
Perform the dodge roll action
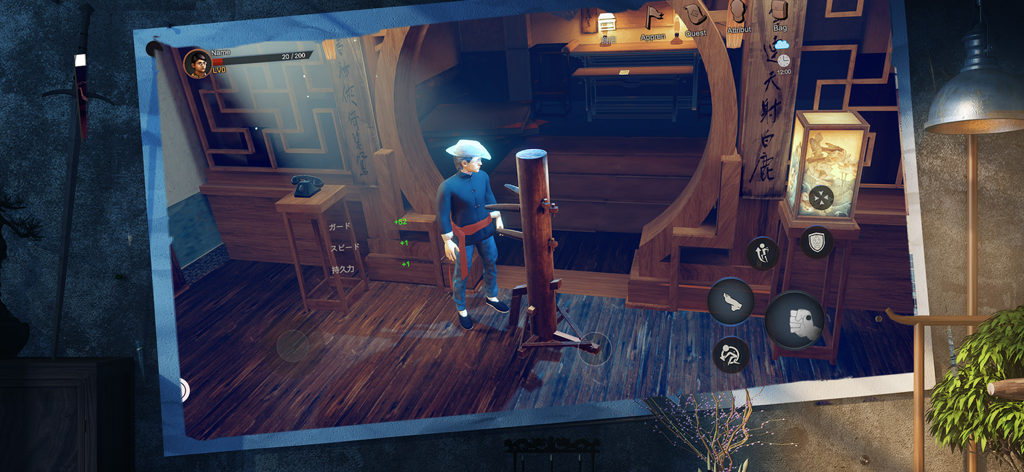732,354
